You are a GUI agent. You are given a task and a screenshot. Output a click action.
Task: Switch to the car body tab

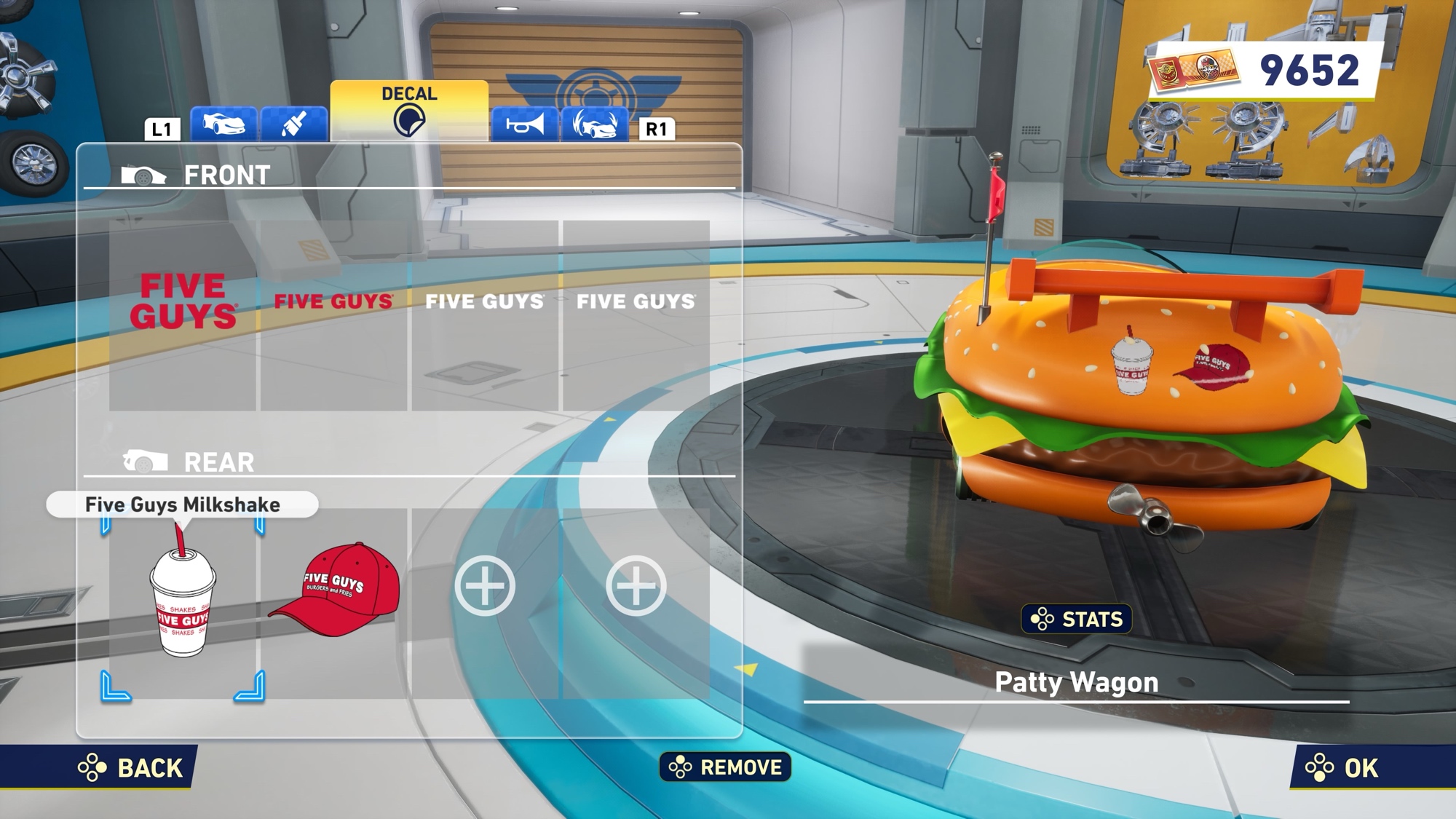click(223, 124)
